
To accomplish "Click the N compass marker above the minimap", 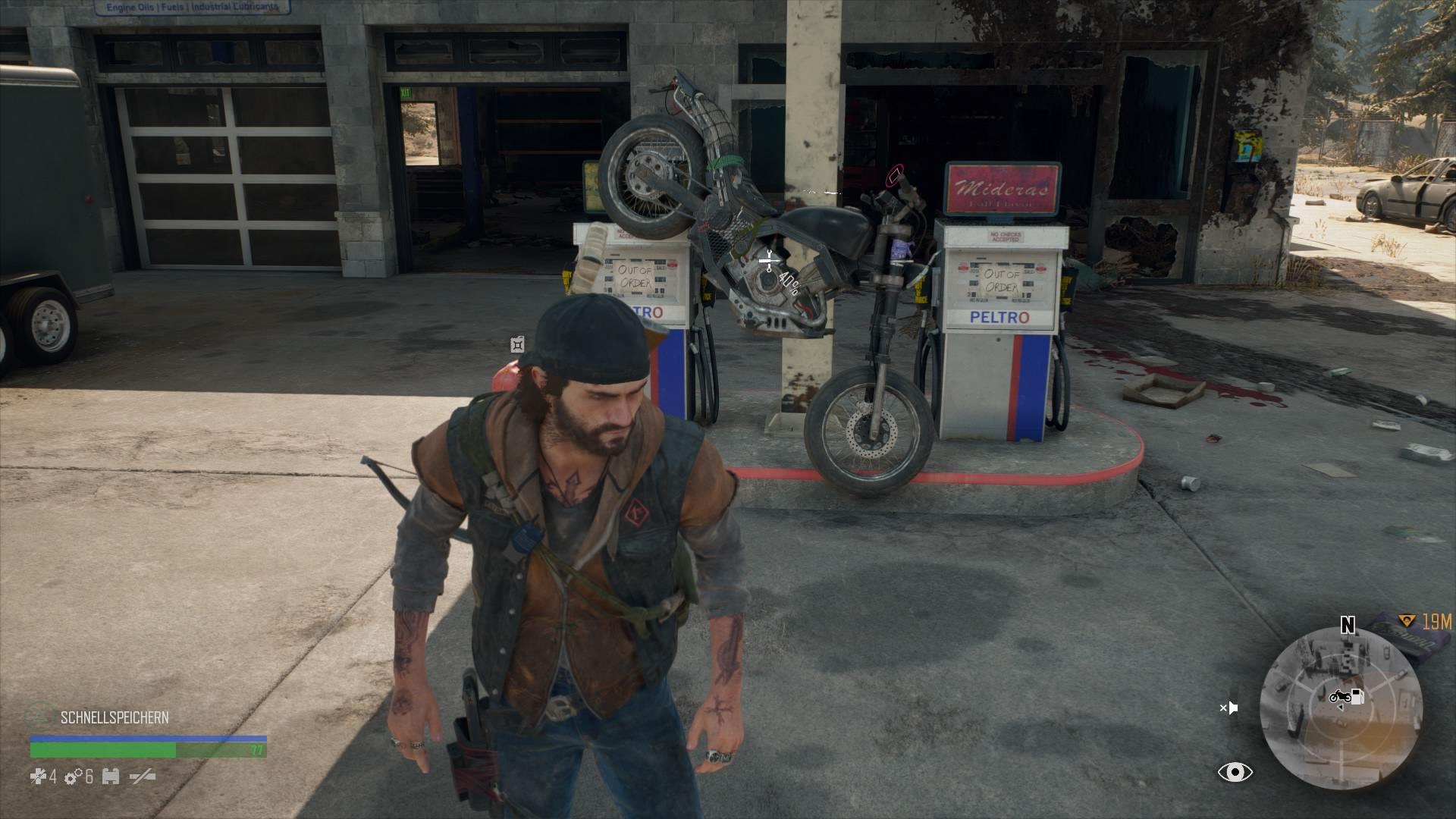I will click(x=1348, y=625).
